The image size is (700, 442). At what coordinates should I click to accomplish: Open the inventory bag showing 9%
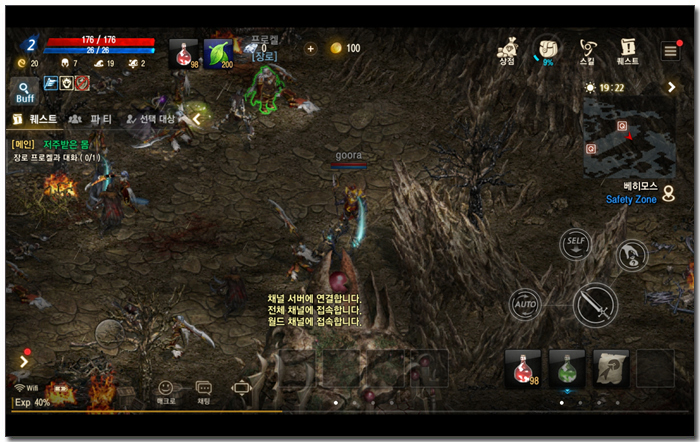tap(547, 51)
